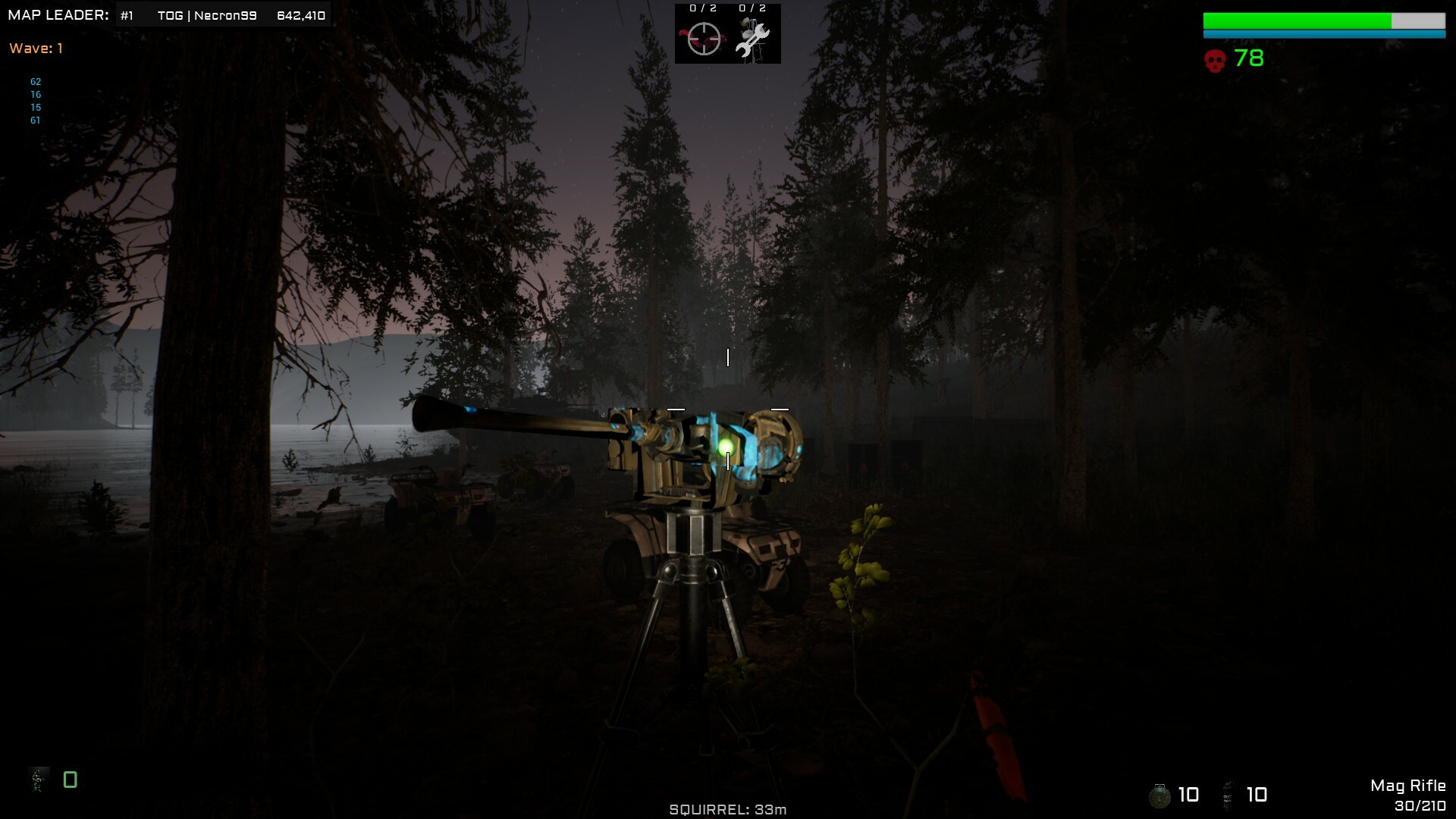Viewport: 1456px width, 819px height.
Task: Click the green health bar at top right
Action: tap(1323, 20)
